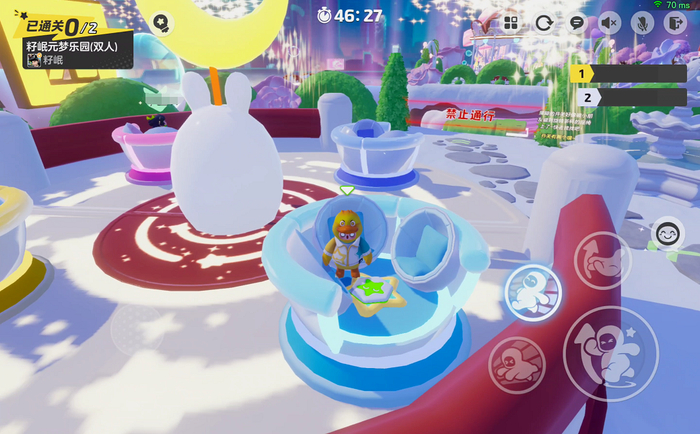The height and width of the screenshot is (434, 700).
Task: Open the smiley face emote button
Action: [x=667, y=234]
